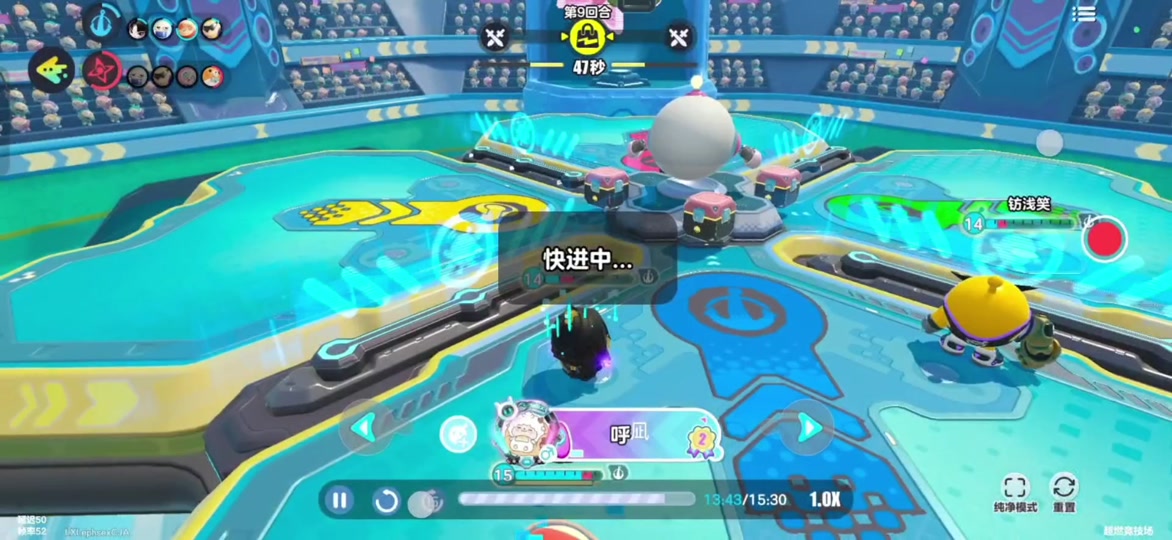Screen dimensions: 1172x540
Task: Tap the red record button
Action: click(x=1104, y=239)
